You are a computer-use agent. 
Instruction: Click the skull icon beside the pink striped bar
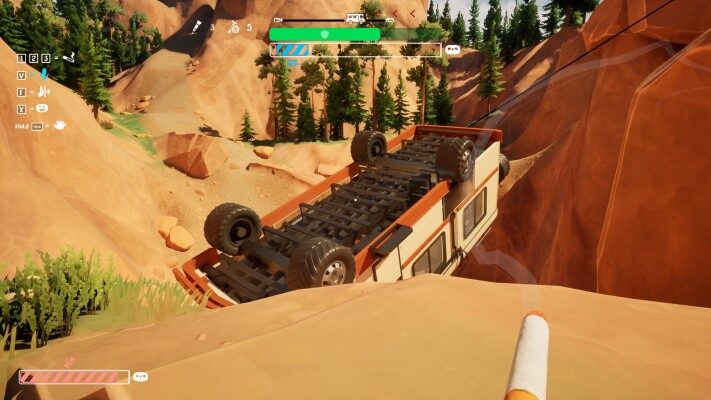pos(140,377)
